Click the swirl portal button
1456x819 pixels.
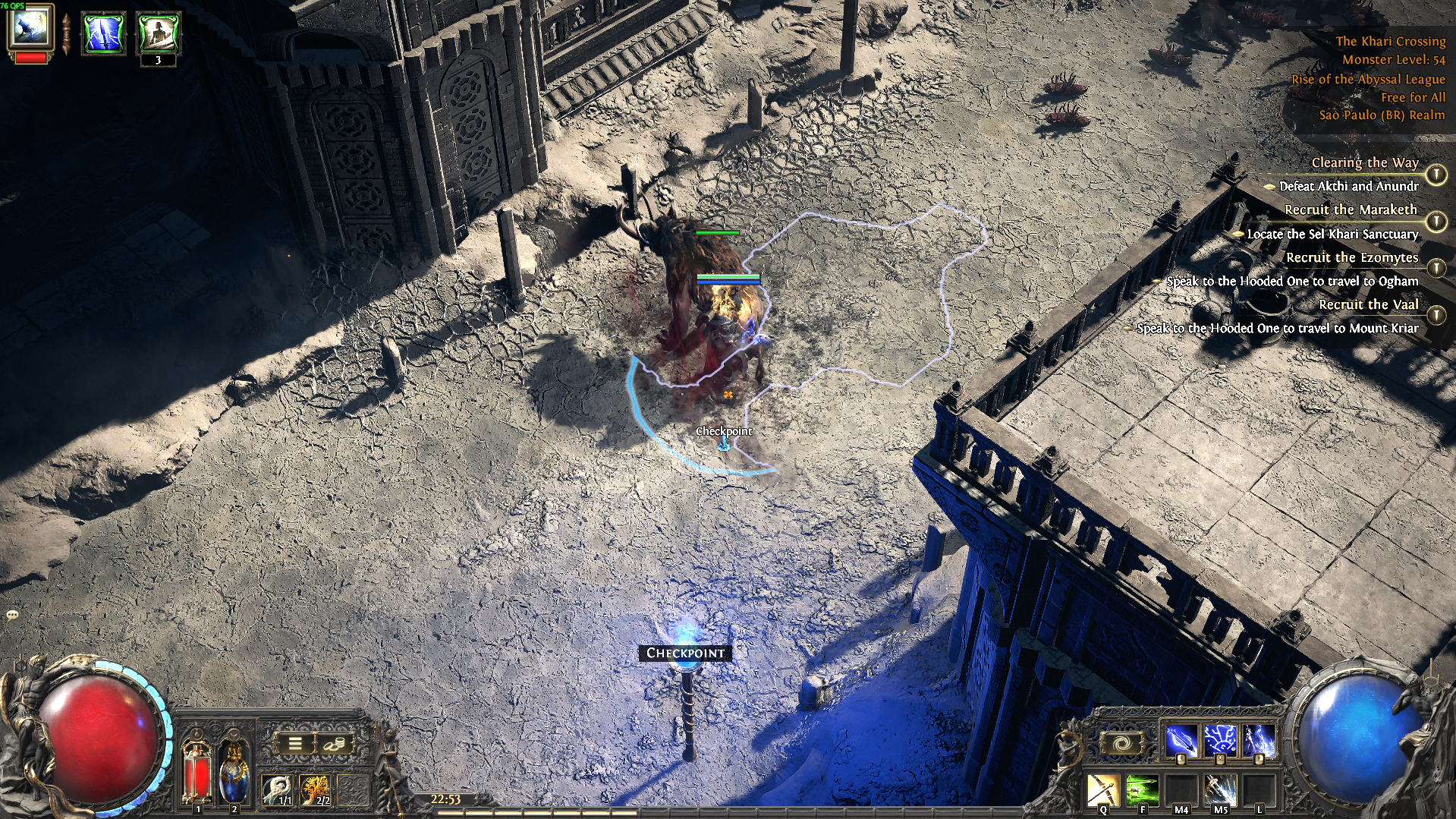click(x=1121, y=743)
